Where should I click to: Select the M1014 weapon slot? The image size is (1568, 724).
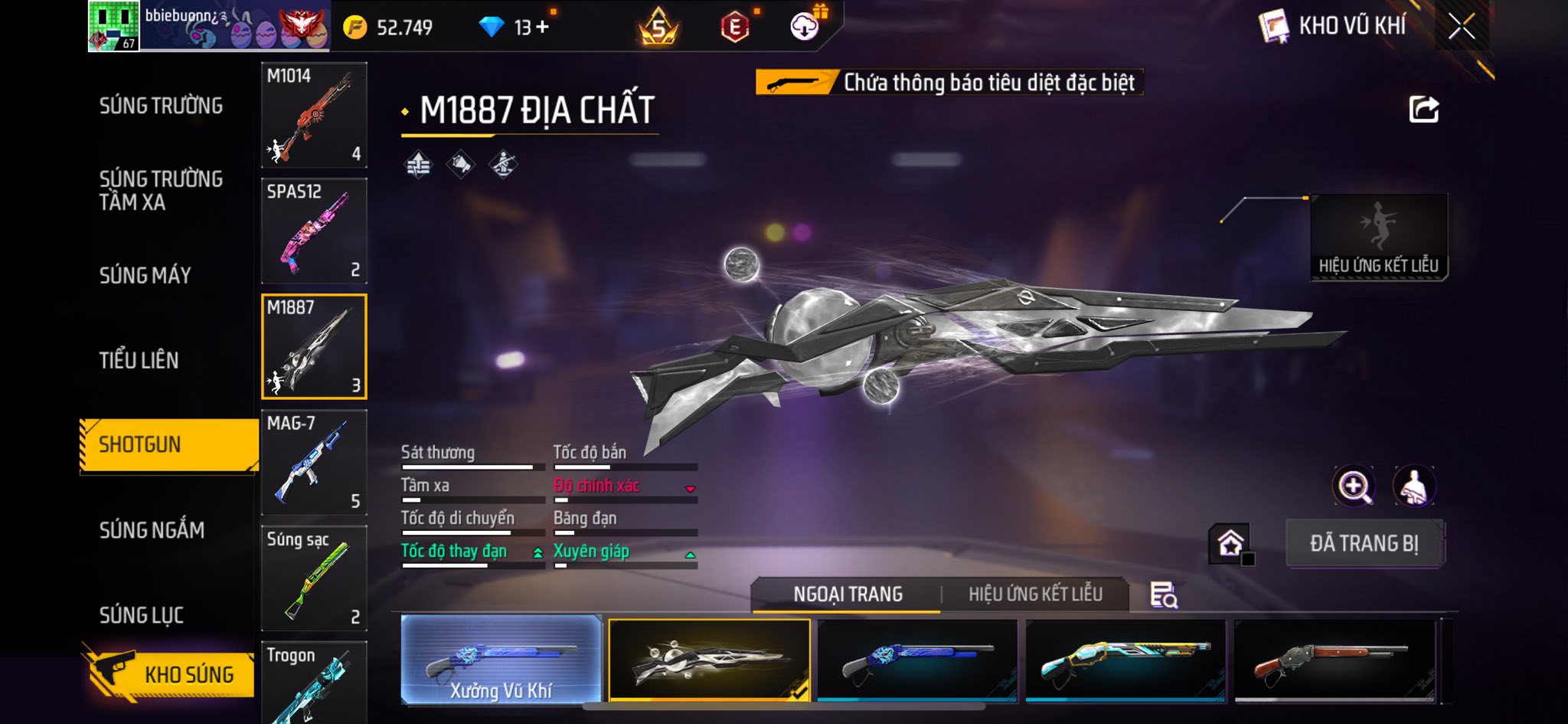314,115
